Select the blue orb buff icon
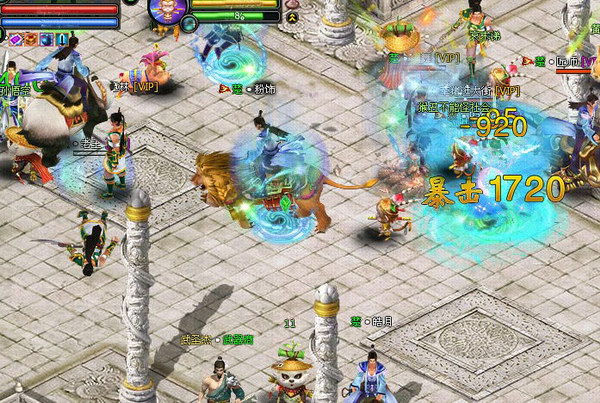Viewport: 600px width, 403px height. 47,39
